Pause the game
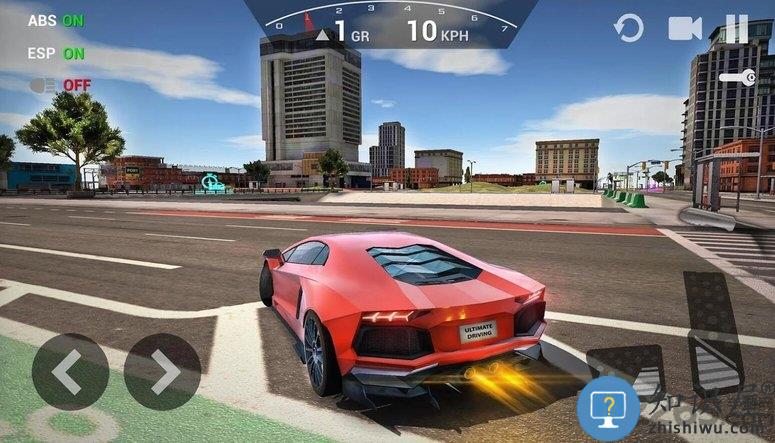 click(x=737, y=28)
